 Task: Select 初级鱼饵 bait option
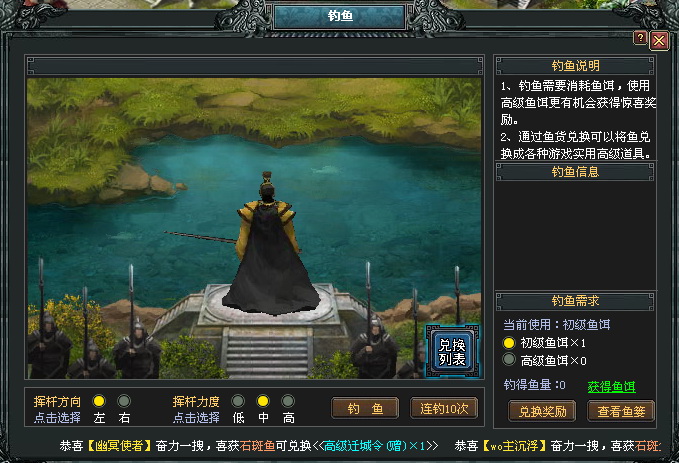point(509,343)
